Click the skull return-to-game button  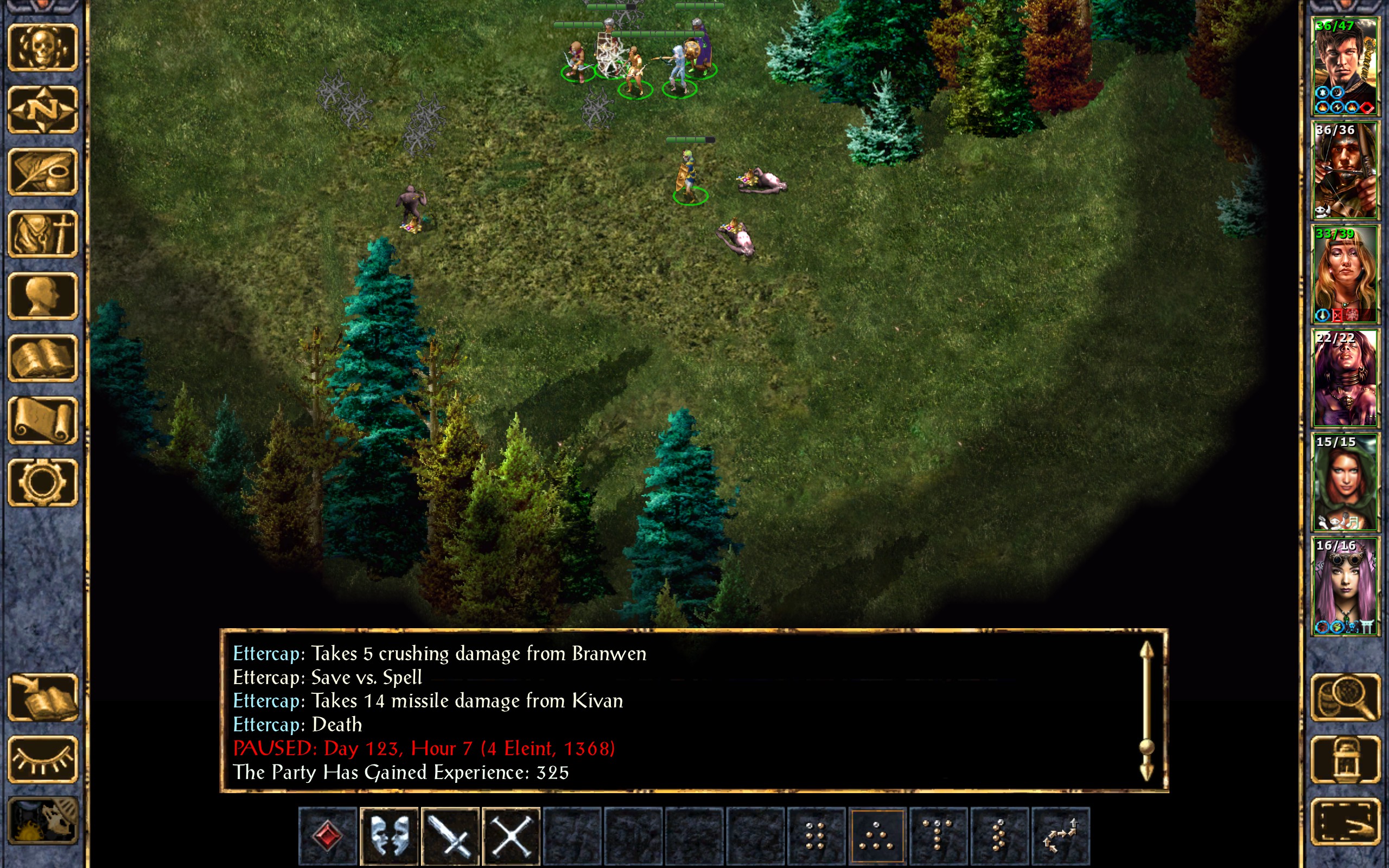(x=43, y=48)
